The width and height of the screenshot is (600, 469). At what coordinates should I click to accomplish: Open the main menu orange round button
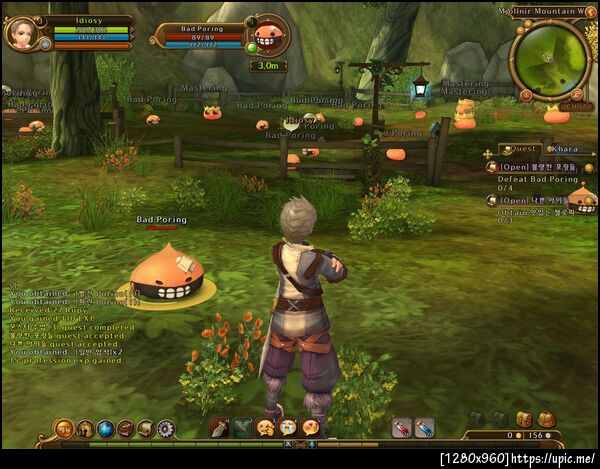(x=64, y=428)
